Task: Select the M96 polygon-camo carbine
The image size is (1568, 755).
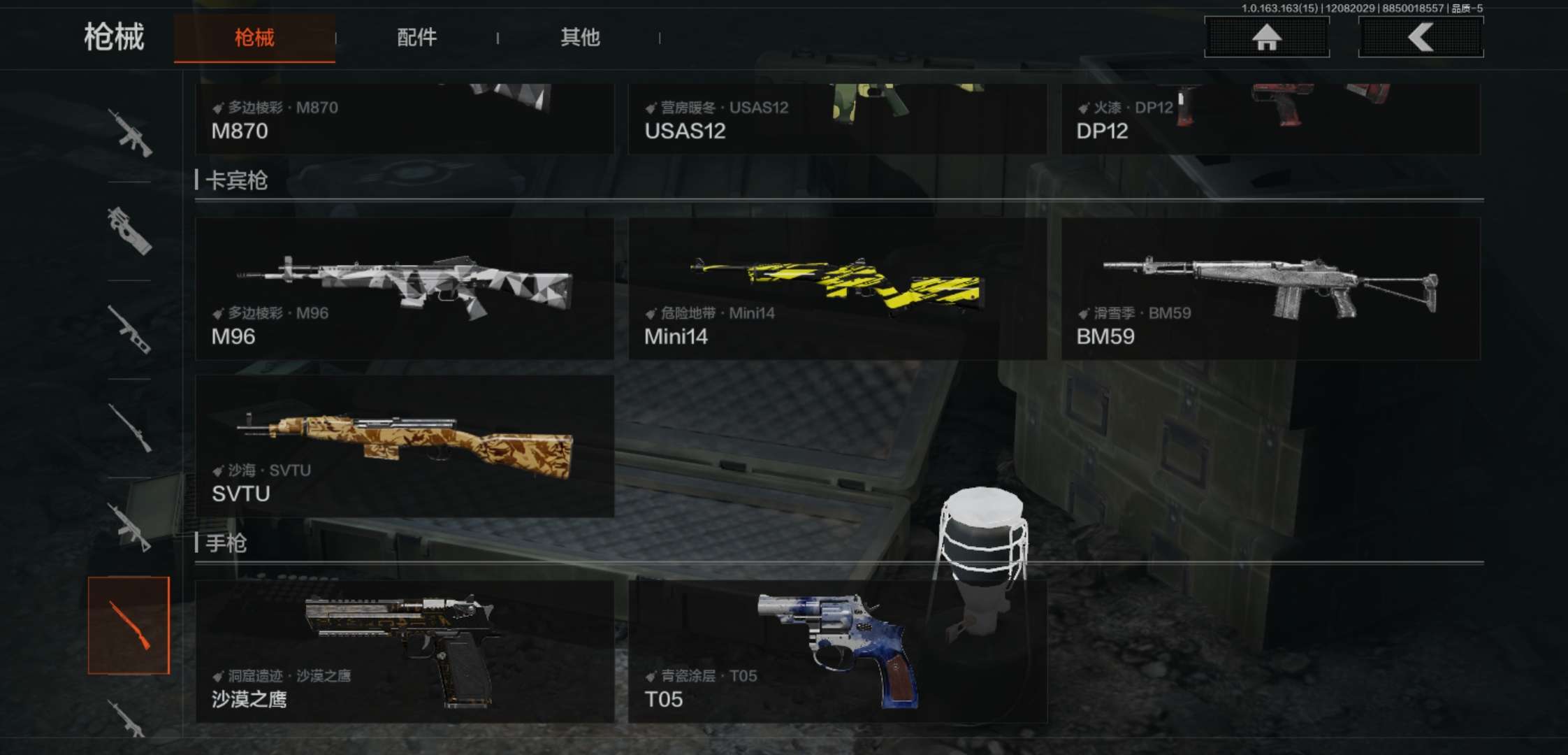Action: click(x=405, y=289)
